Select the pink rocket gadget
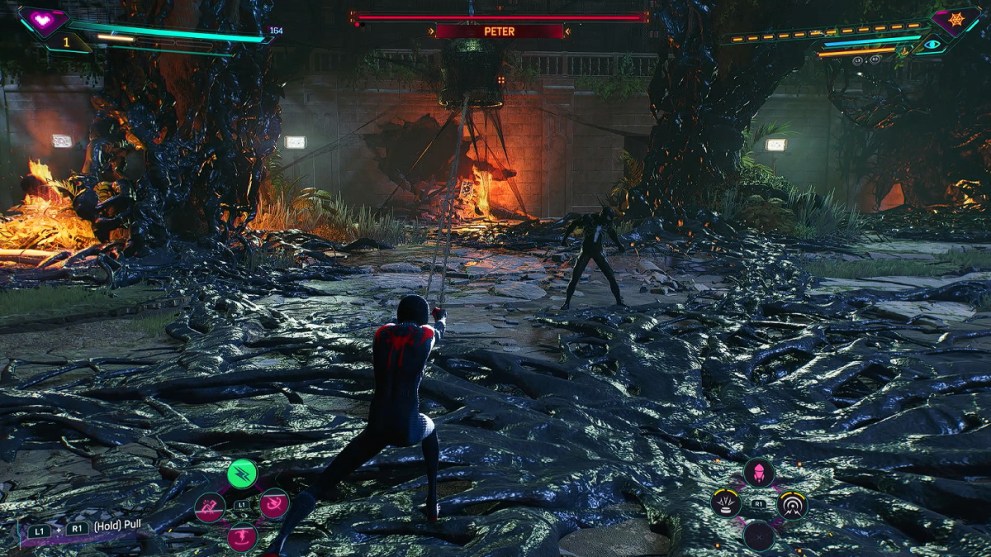Viewport: 991px width, 557px height. pyautogui.click(x=759, y=472)
